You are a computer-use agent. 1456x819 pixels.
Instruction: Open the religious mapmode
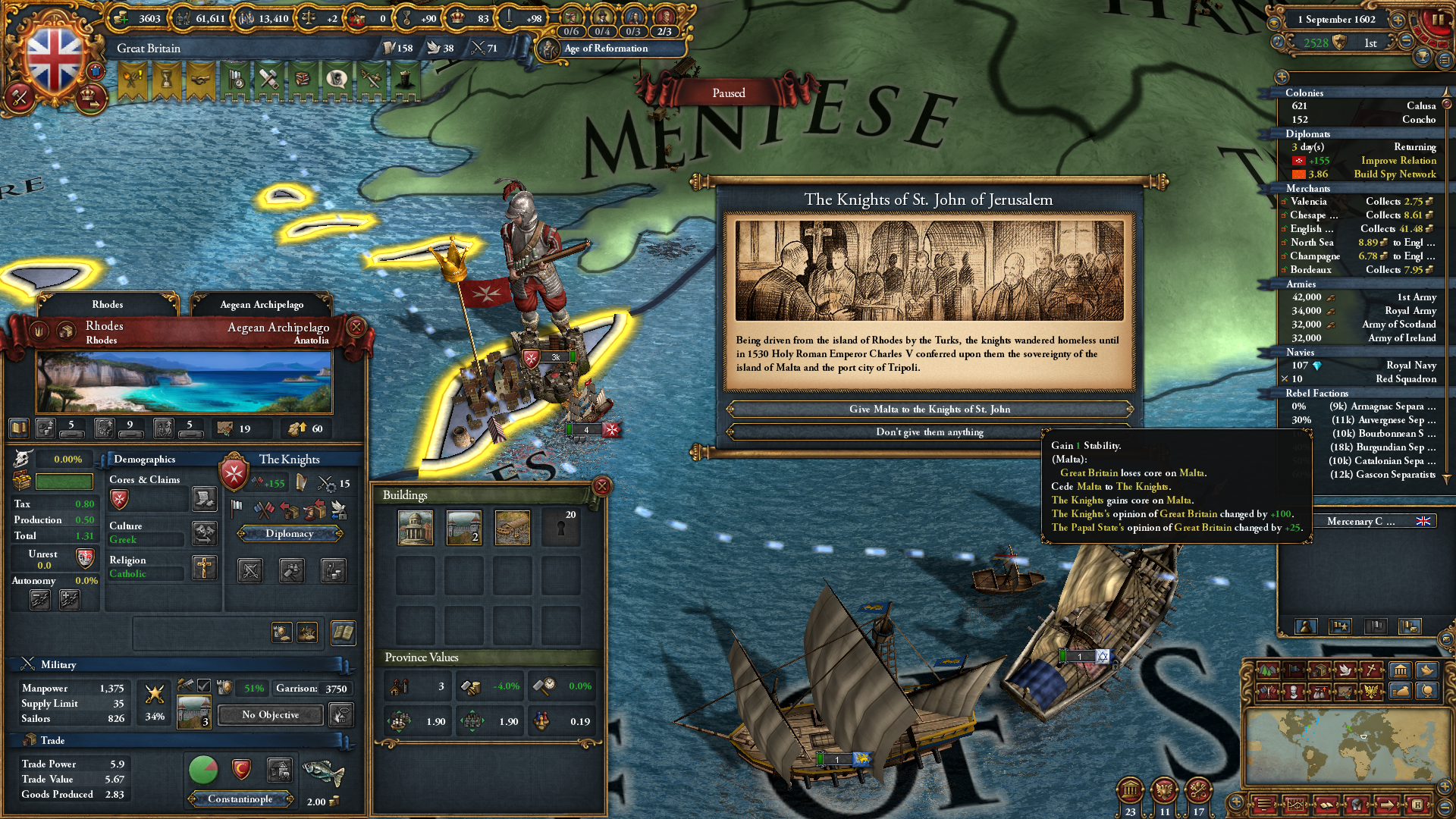(x=1370, y=671)
